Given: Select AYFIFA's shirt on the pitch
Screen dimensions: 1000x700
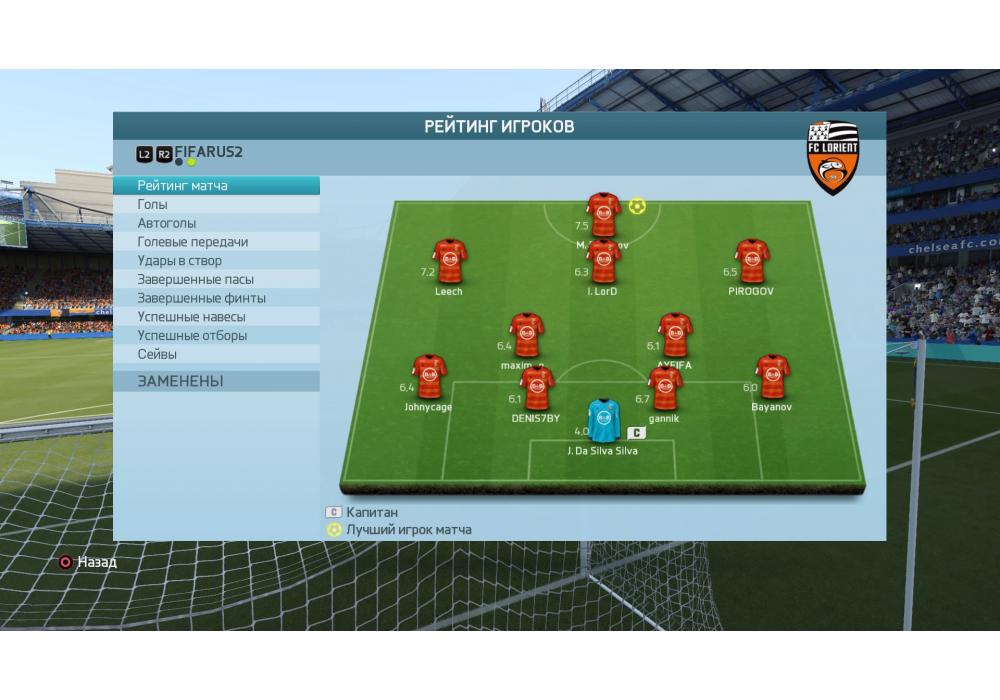Looking at the screenshot, I should click(675, 335).
